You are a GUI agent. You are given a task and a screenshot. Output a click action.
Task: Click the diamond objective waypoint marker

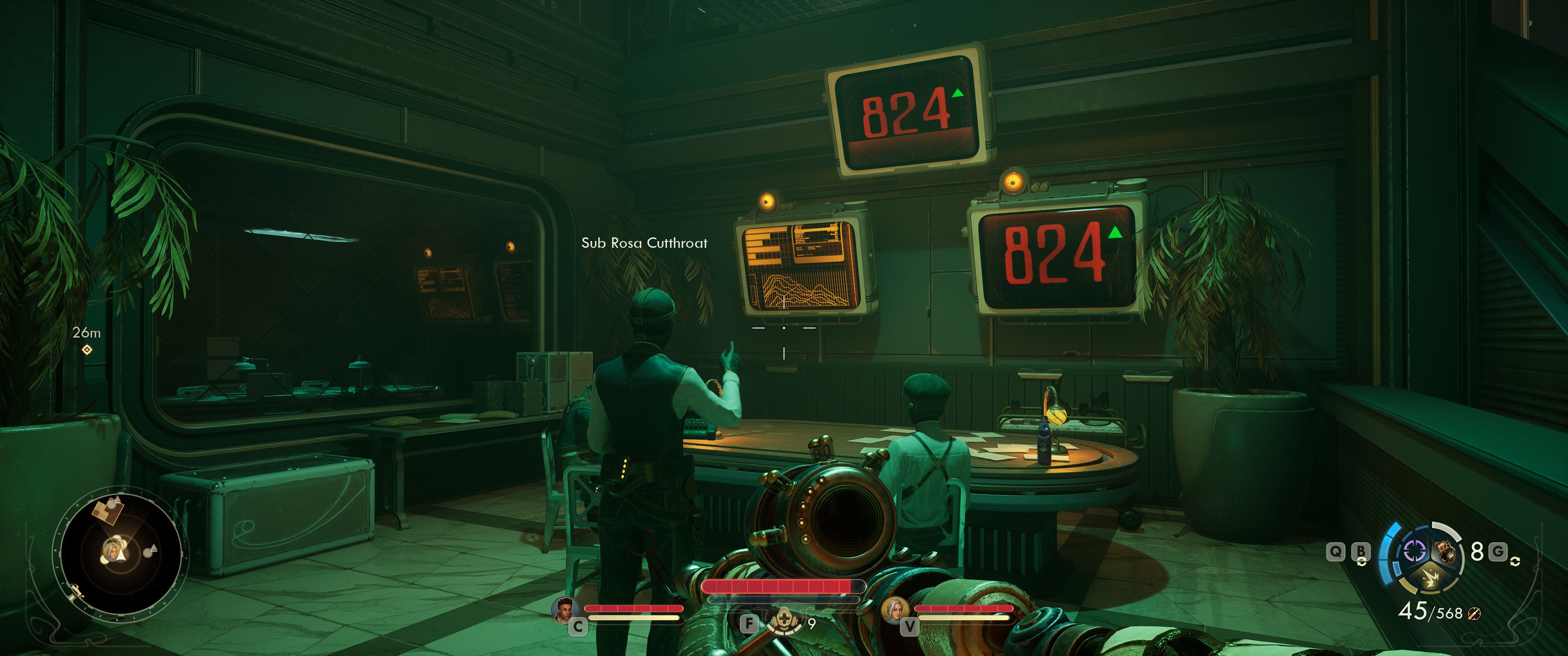[x=87, y=349]
